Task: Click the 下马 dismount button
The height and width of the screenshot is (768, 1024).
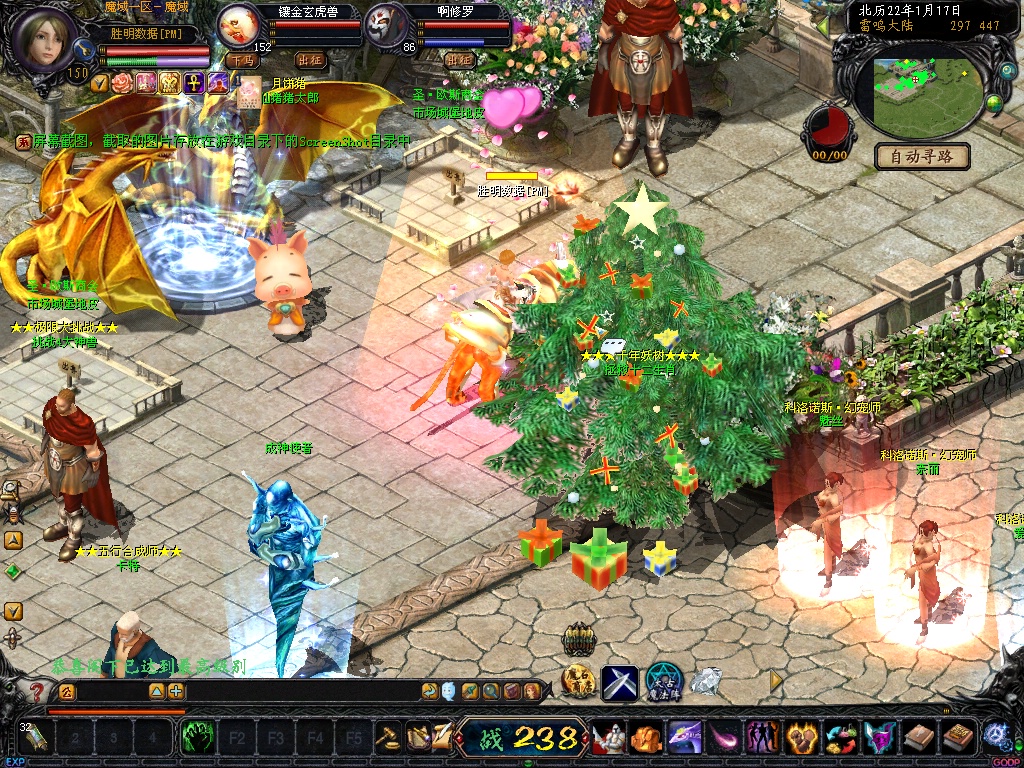Action: point(242,61)
